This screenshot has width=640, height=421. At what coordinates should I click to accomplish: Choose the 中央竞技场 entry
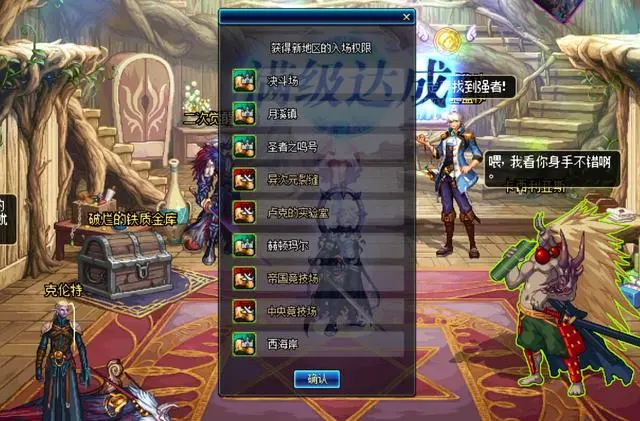click(x=318, y=311)
